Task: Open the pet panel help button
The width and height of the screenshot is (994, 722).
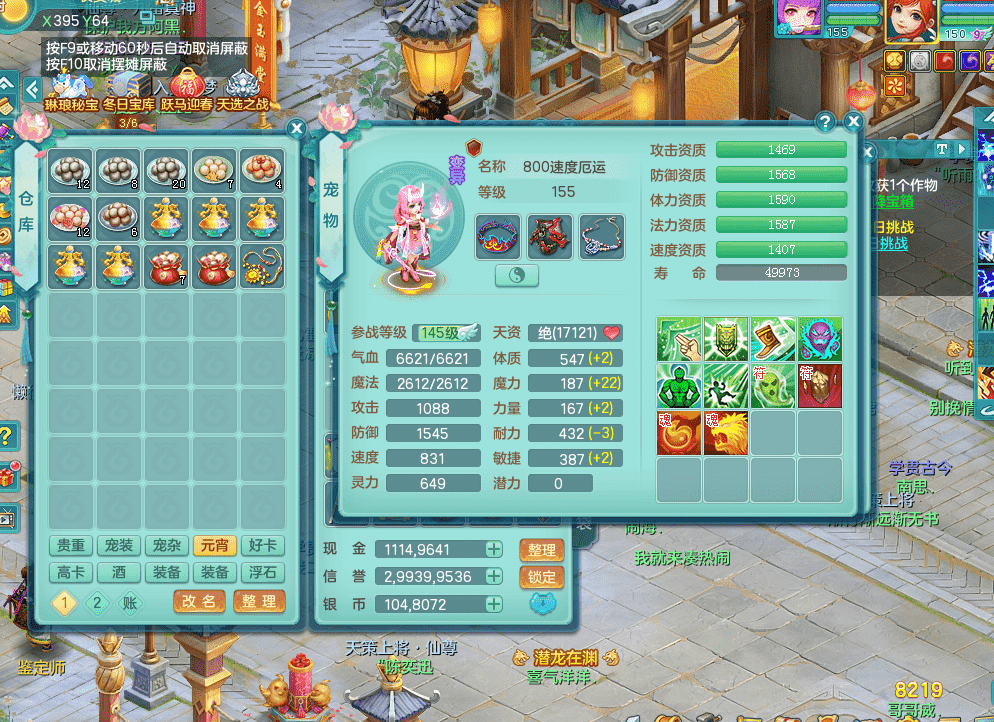Action: [x=825, y=122]
